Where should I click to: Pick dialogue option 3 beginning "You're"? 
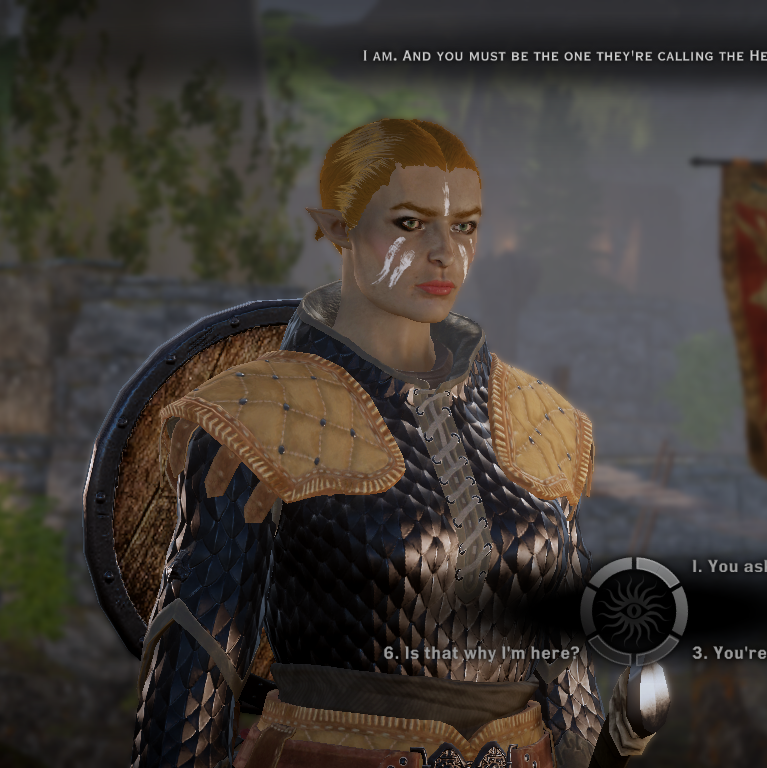pyautogui.click(x=729, y=653)
